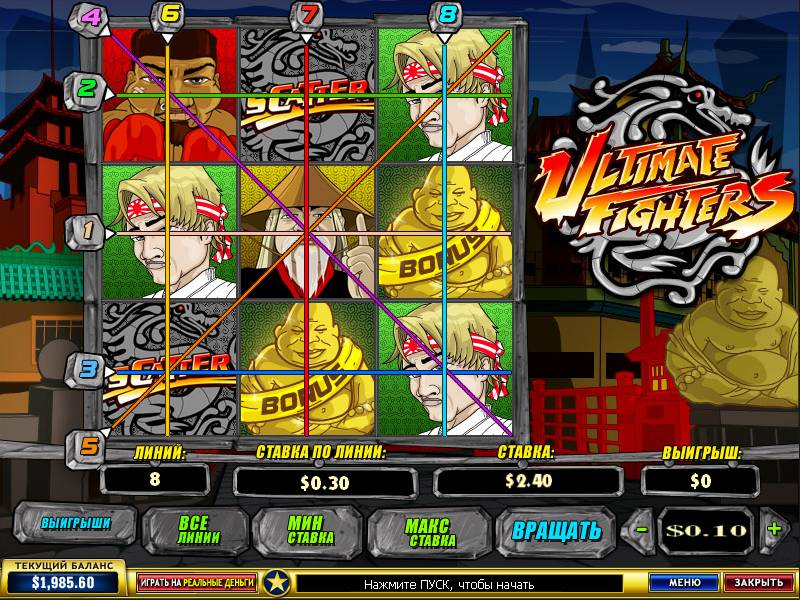The height and width of the screenshot is (600, 800).
Task: Activate payline number 2 marker
Action: point(87,89)
